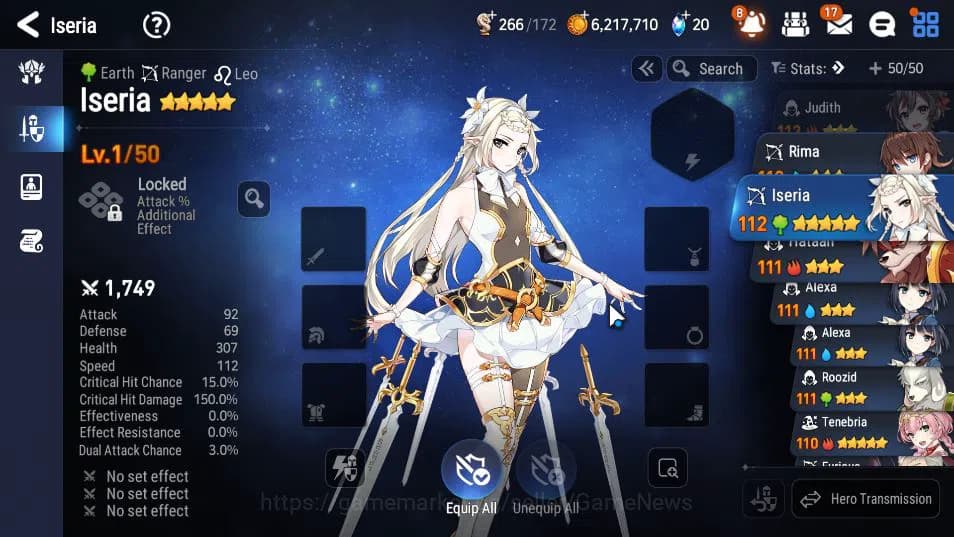This screenshot has height=537, width=954.
Task: Open Hero Transmission
Action: click(866, 498)
